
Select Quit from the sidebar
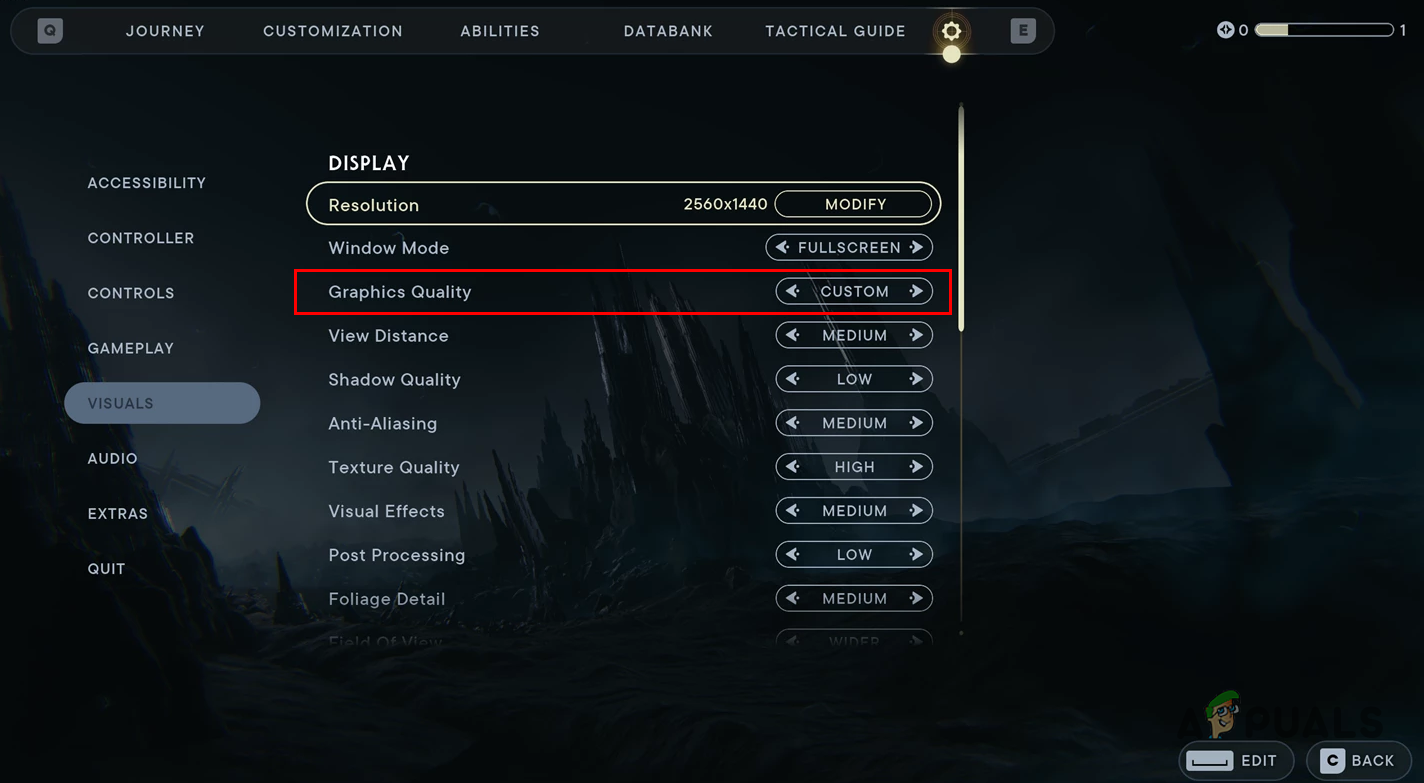106,568
